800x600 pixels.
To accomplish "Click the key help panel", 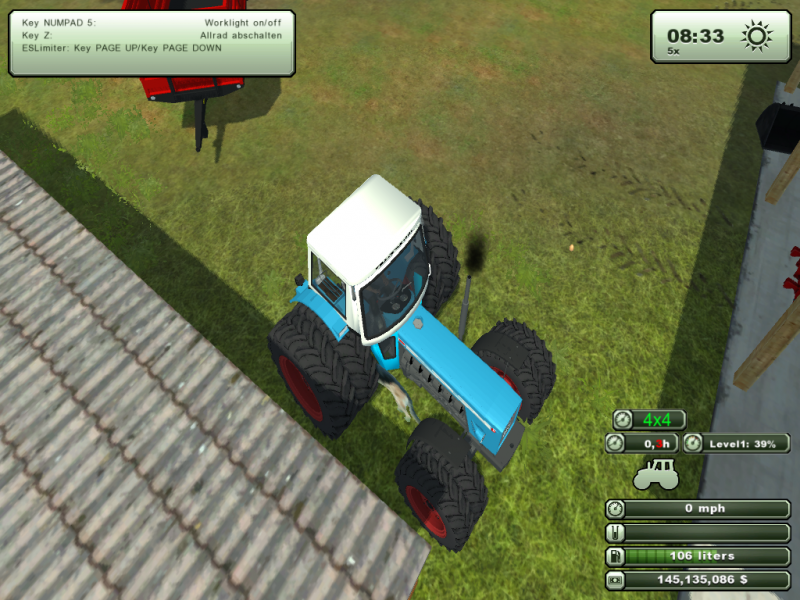I will coord(152,44).
